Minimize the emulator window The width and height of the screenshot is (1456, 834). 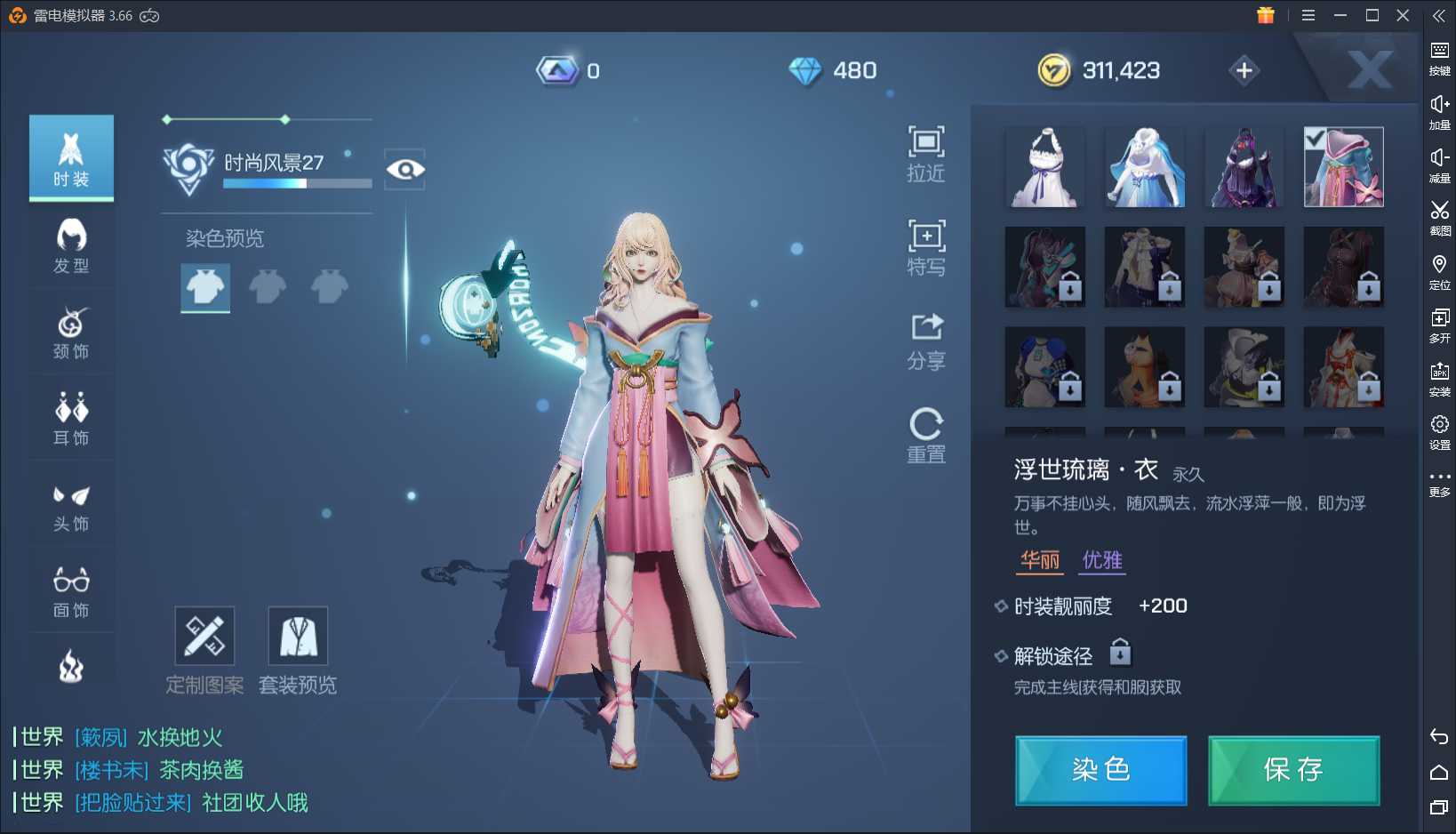[1340, 16]
